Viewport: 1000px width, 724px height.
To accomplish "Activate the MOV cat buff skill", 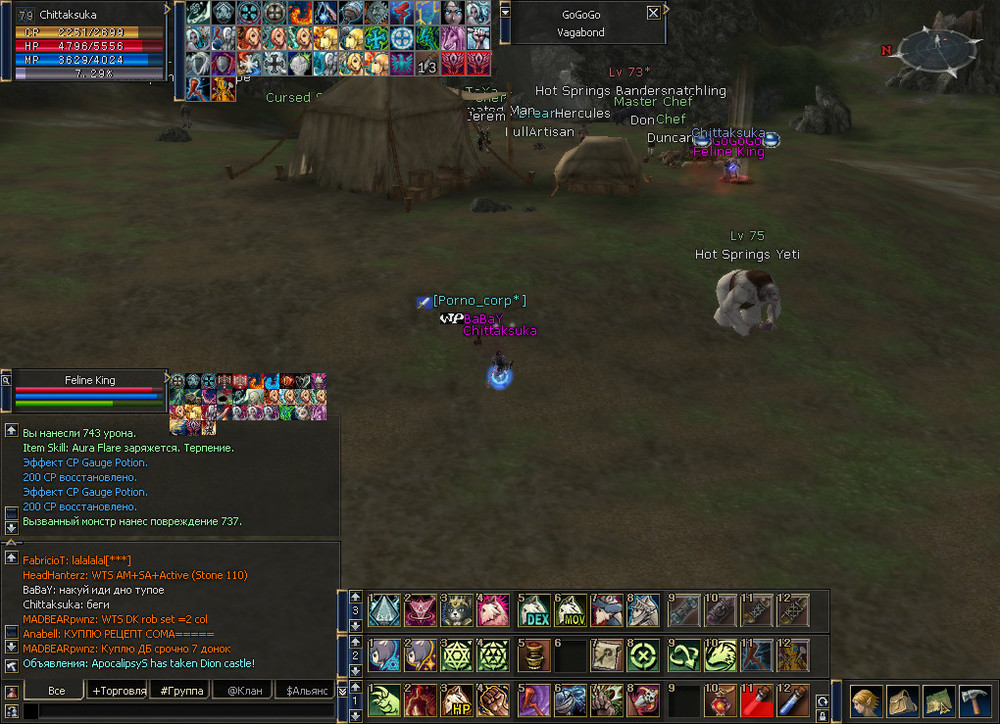I will 571,609.
